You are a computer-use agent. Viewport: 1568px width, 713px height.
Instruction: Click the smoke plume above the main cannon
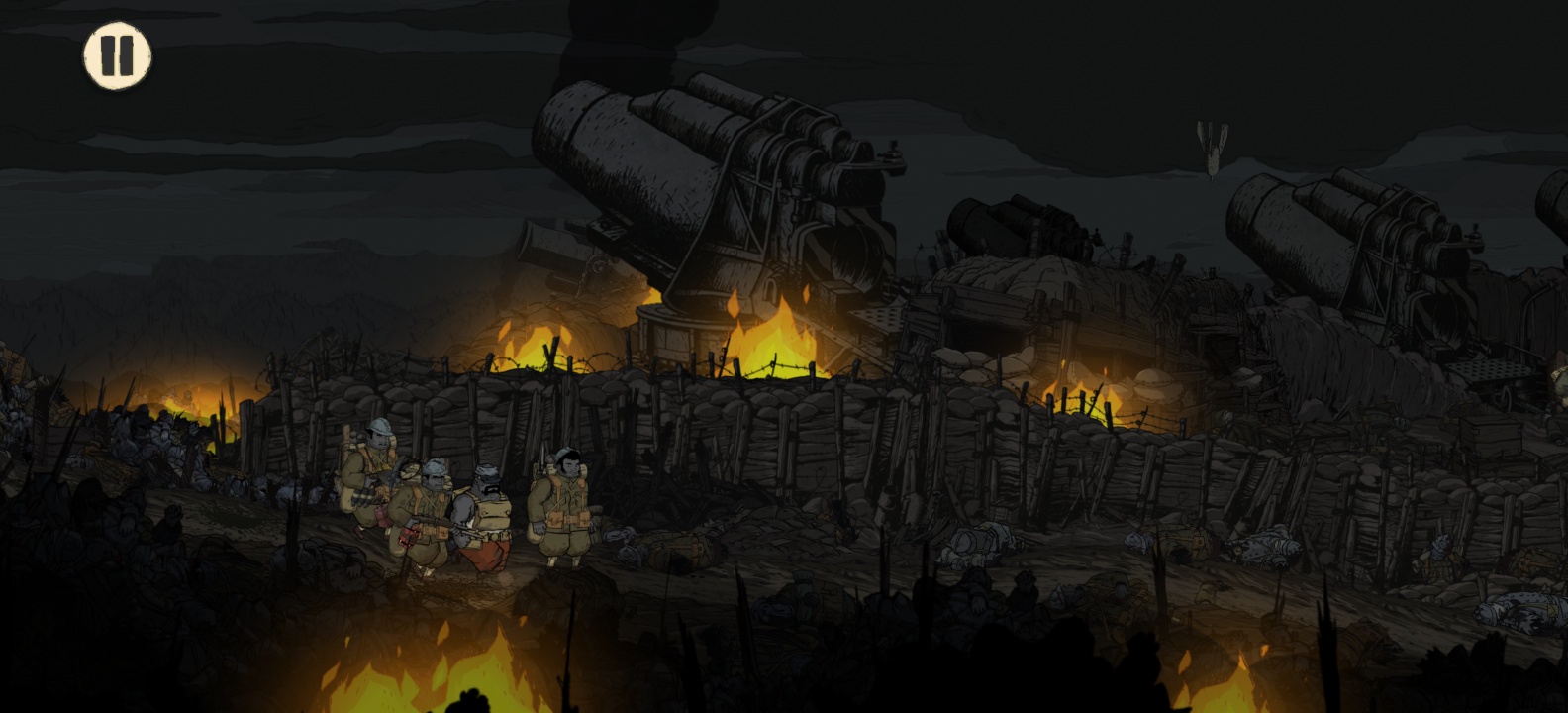tap(614, 40)
